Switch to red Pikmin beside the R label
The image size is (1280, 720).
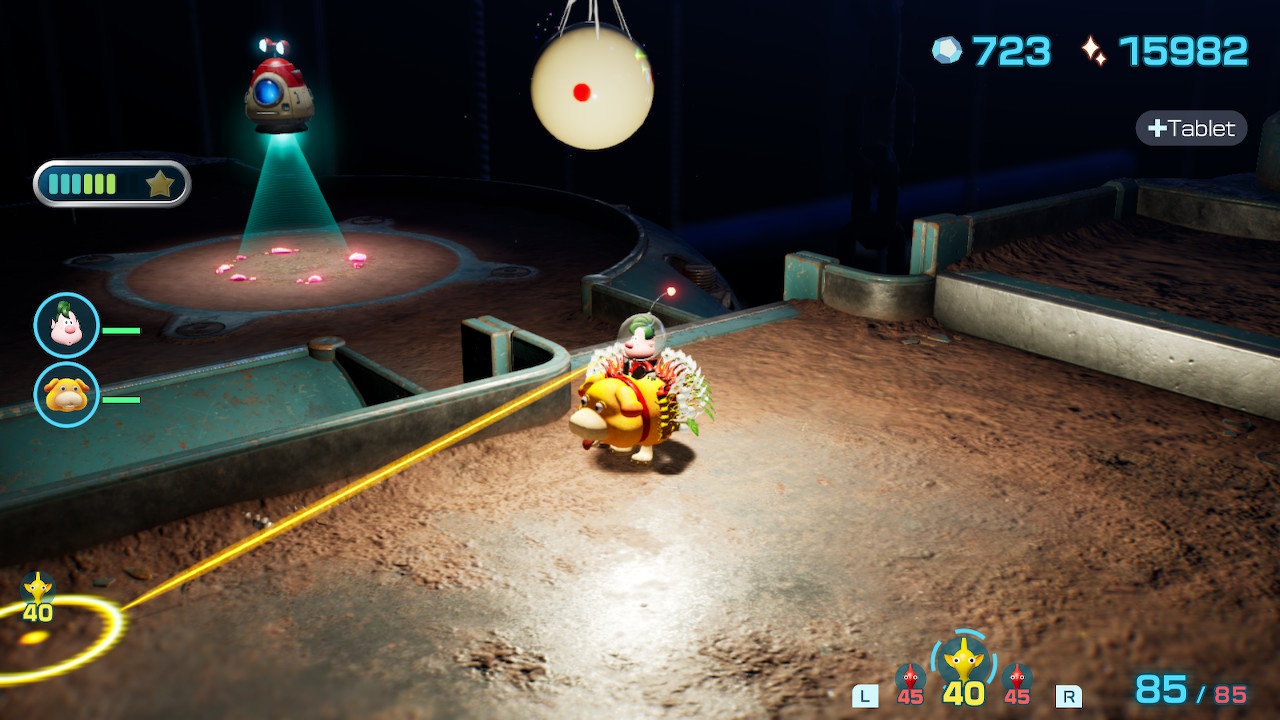(x=1017, y=681)
